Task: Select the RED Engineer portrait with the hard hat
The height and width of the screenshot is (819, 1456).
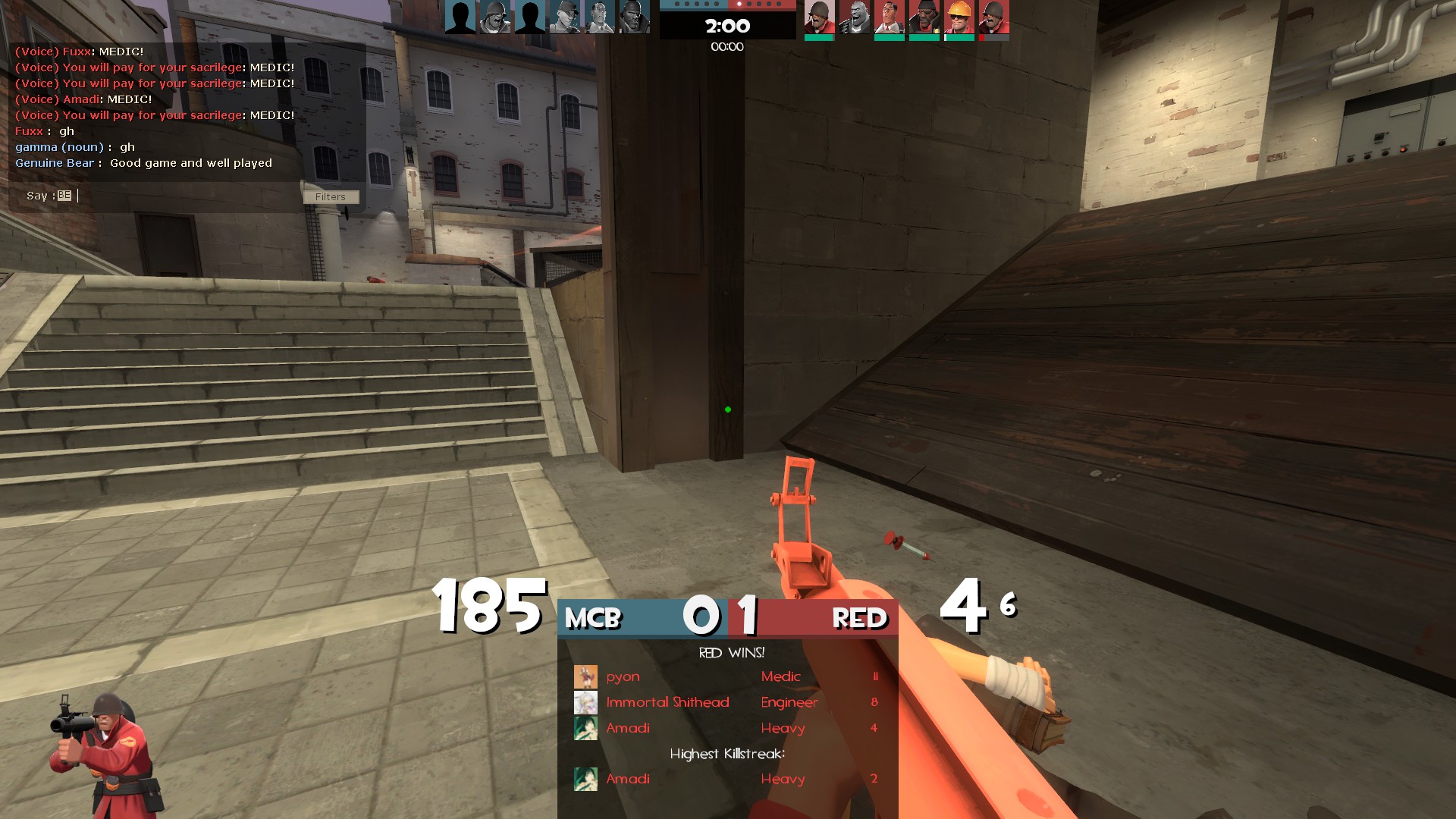Action: 959,17
